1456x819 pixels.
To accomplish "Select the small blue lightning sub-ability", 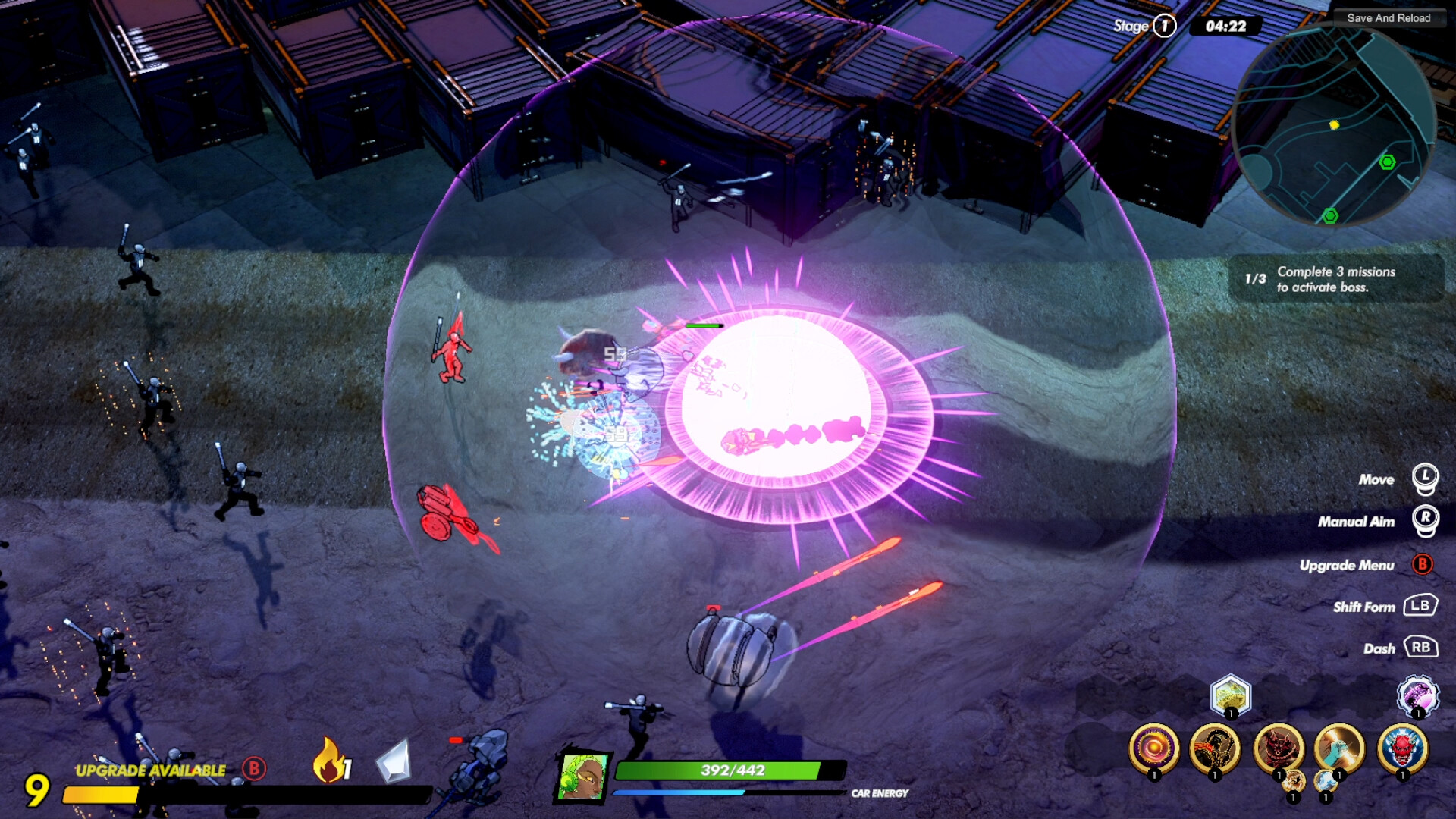I will (x=1326, y=782).
